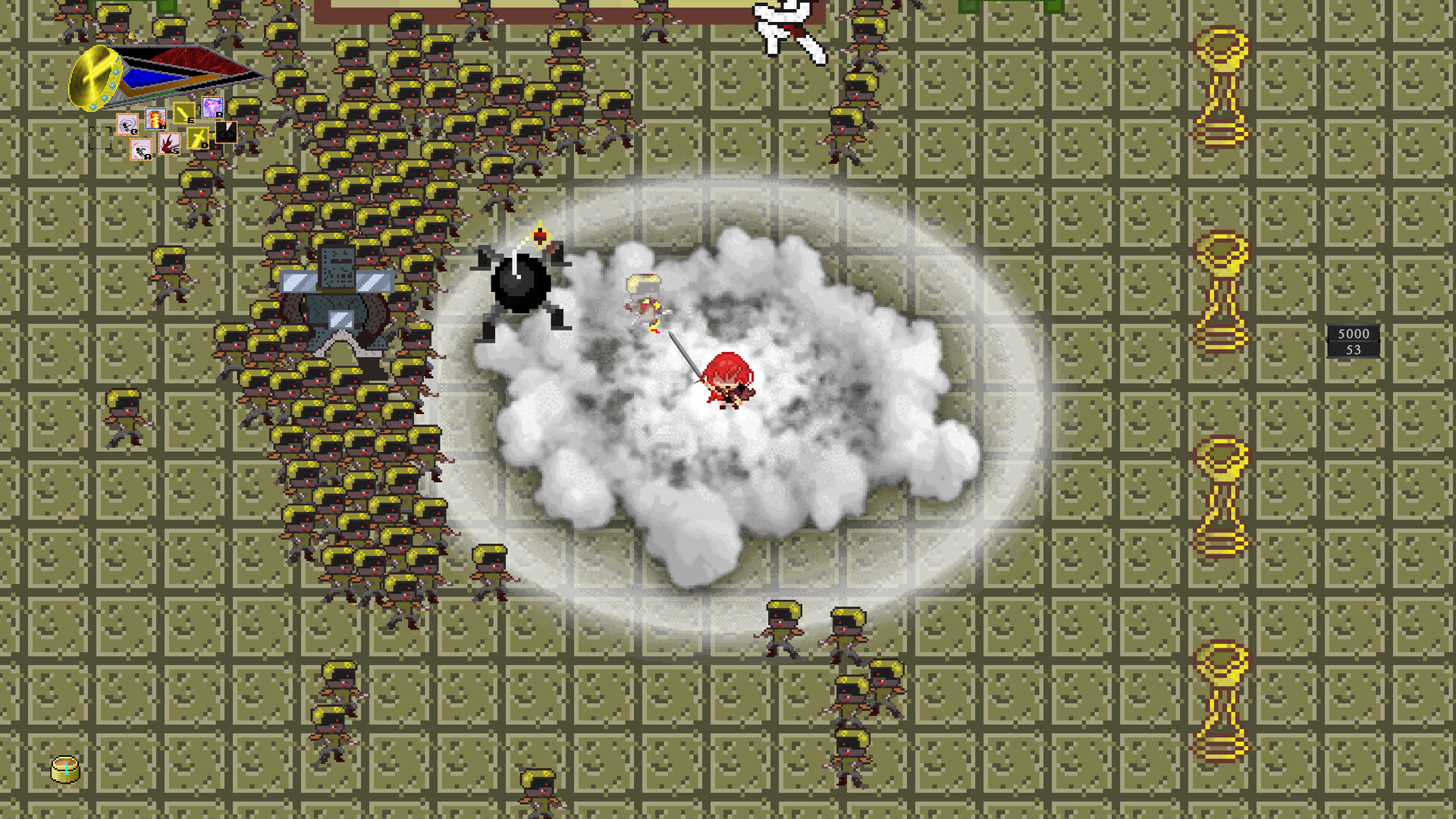Activate the W flame skill icon
Image resolution: width=1456 pixels, height=819 pixels.
tap(155, 119)
